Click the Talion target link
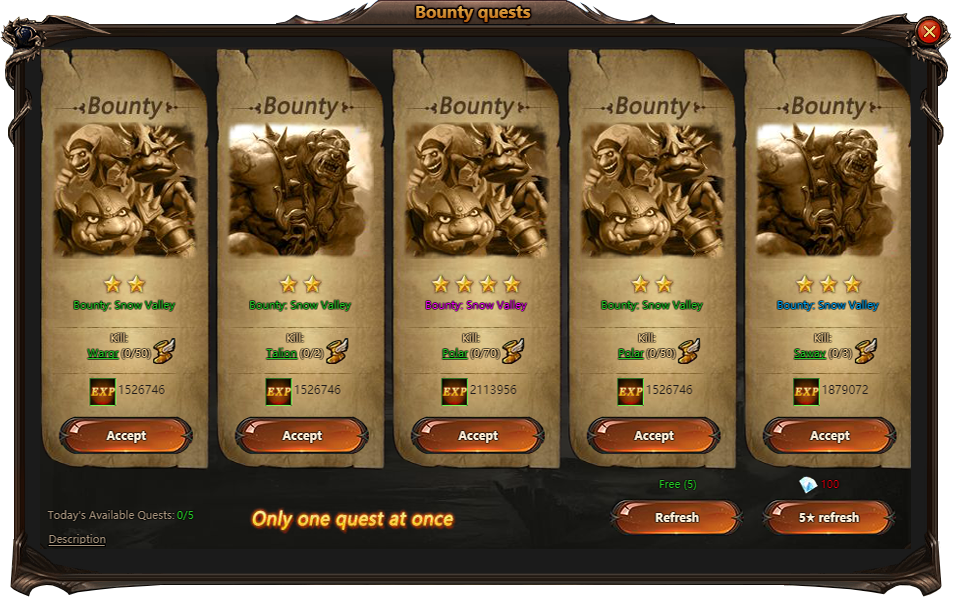Screen dimensions: 954x597 281,353
